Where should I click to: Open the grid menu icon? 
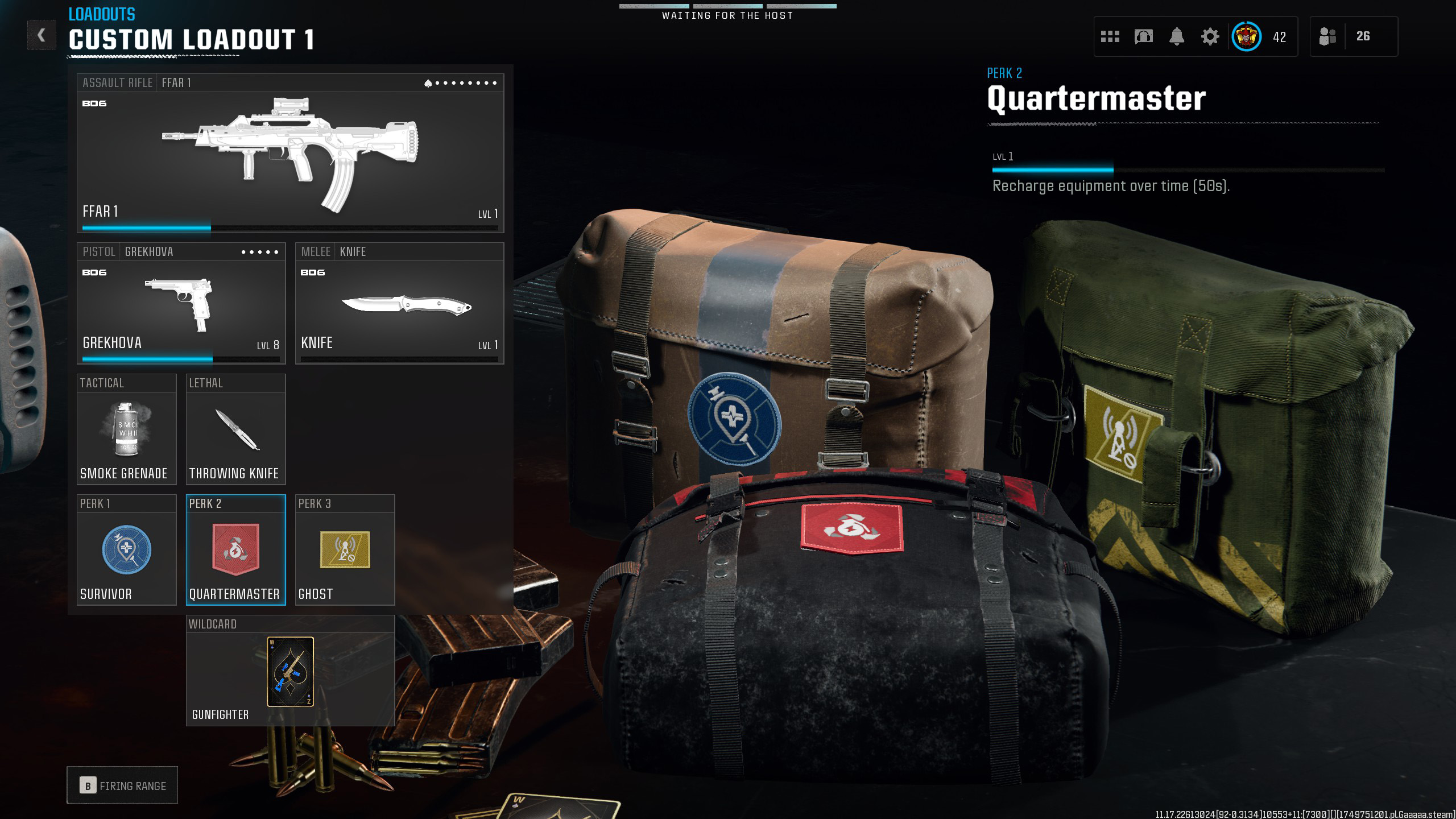pyautogui.click(x=1110, y=37)
